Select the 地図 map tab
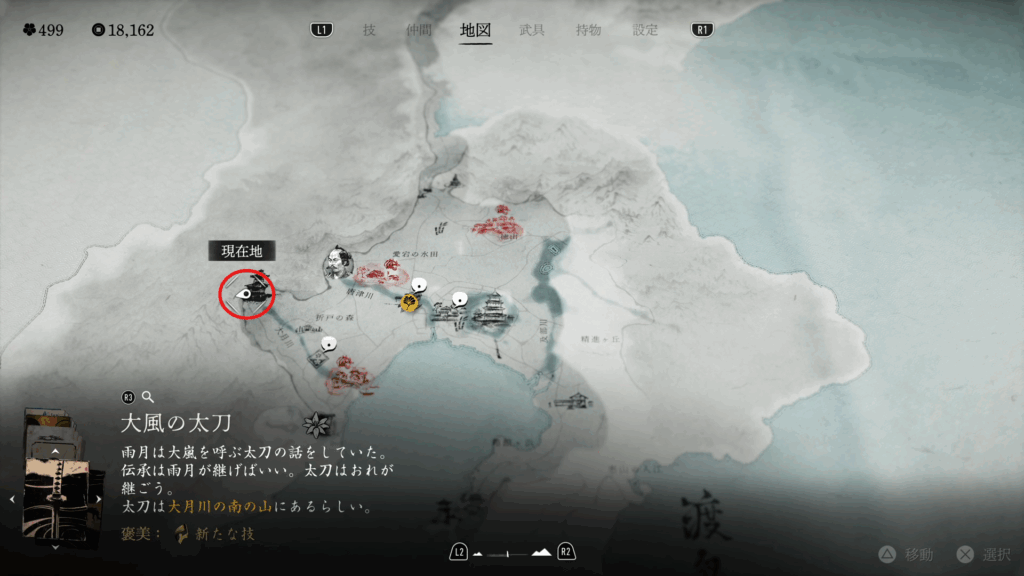 point(475,30)
